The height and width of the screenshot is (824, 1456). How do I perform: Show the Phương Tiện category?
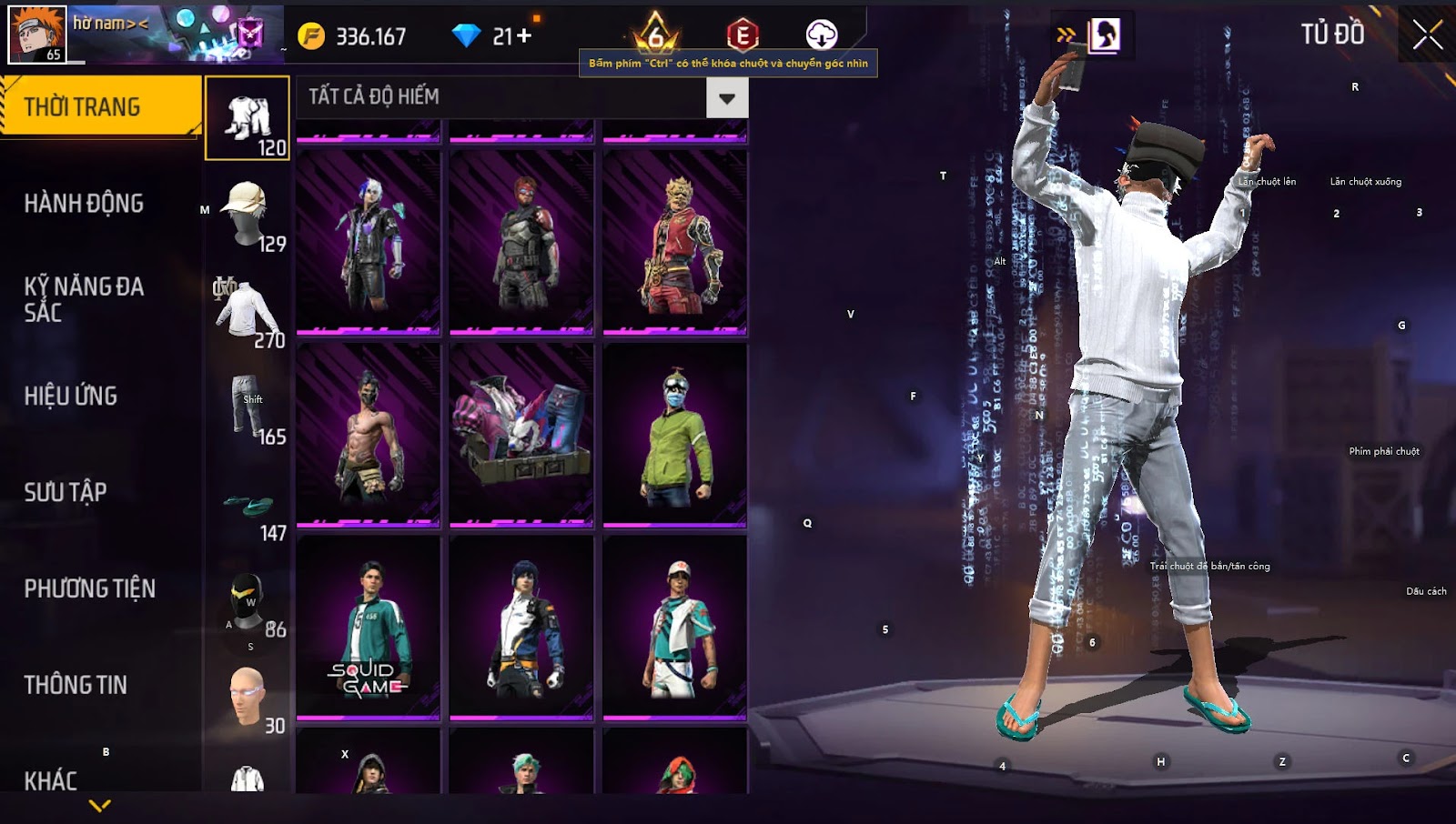(89, 588)
